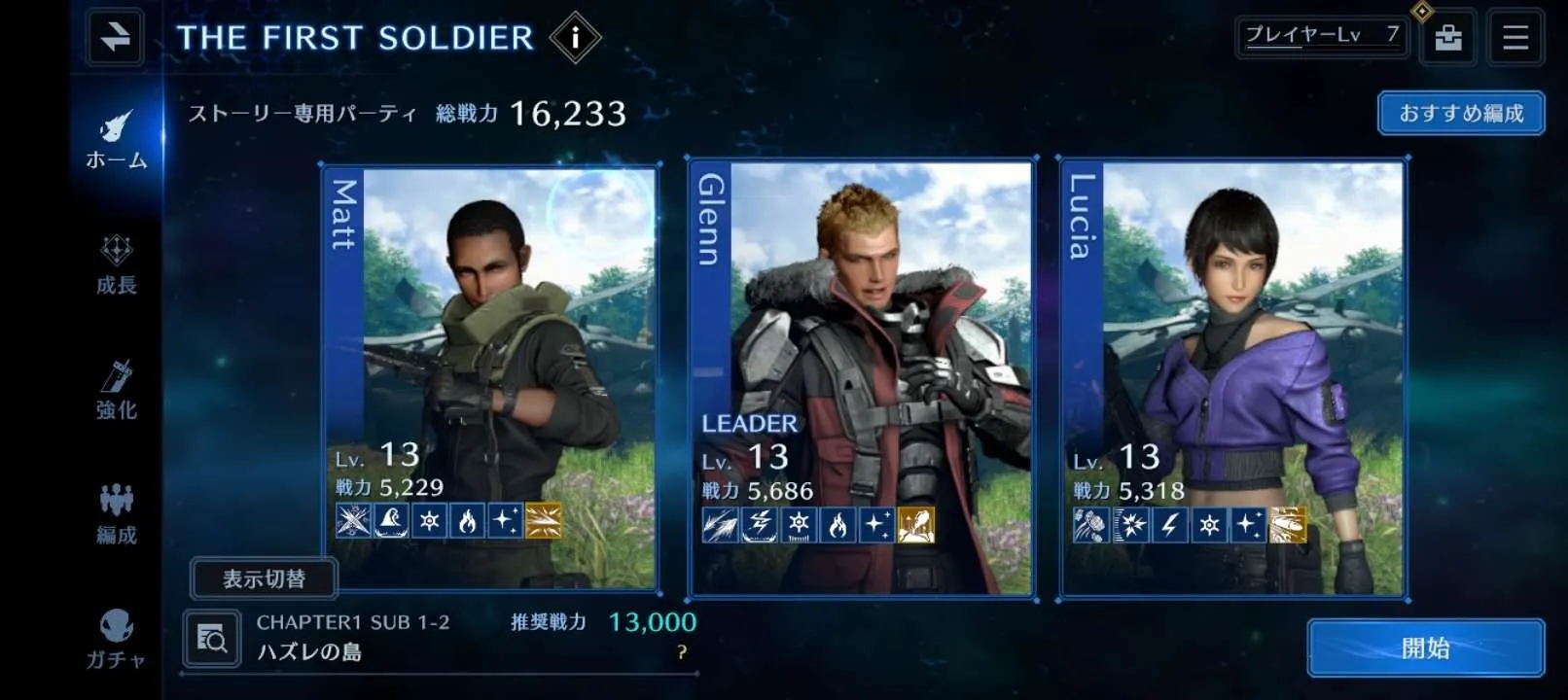This screenshot has width=1568, height=700.
Task: Choose the おすすめ編成 recommended formation button
Action: click(1460, 114)
